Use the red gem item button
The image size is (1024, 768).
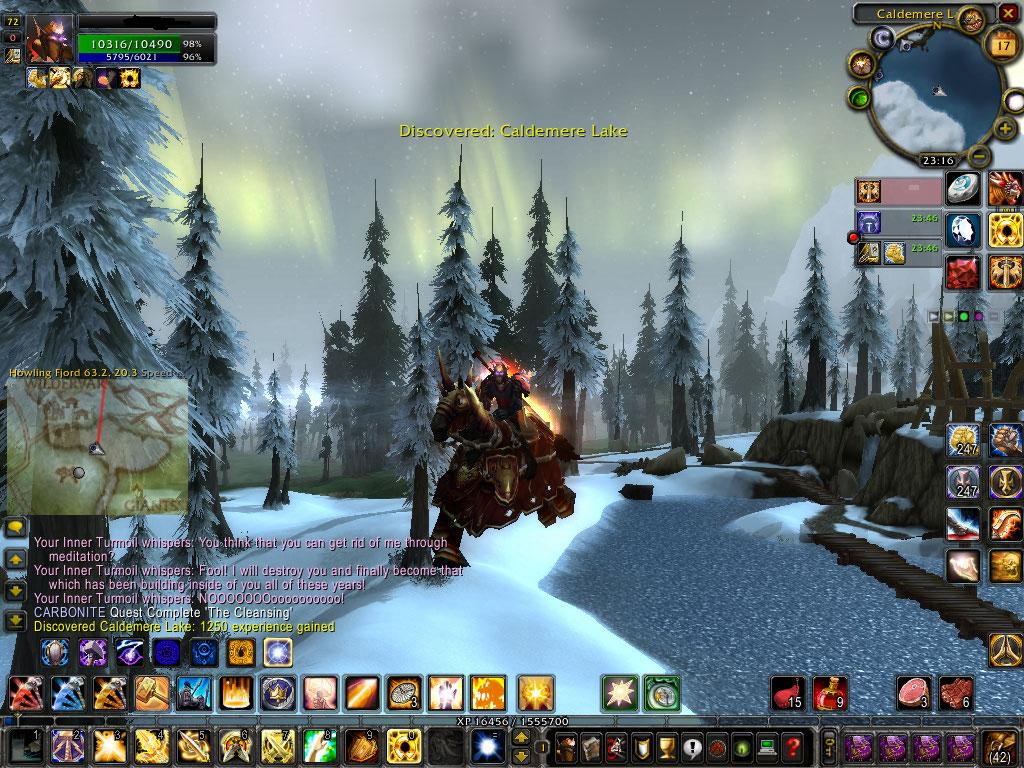click(963, 270)
